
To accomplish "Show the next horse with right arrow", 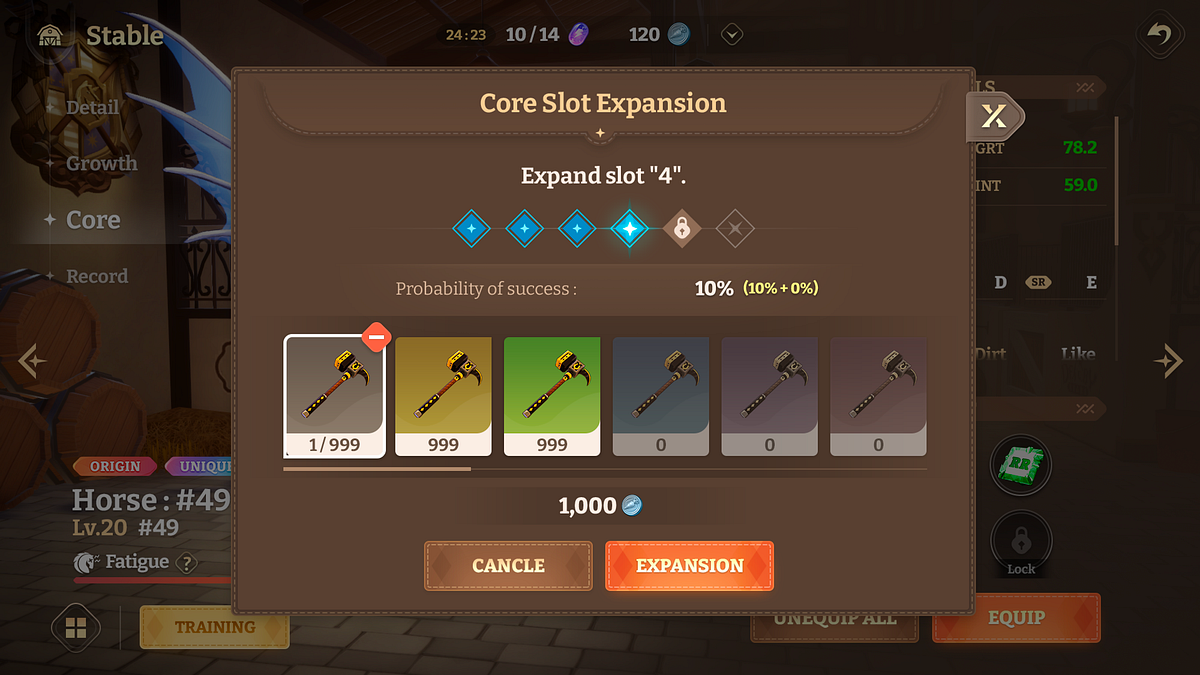I will click(x=1167, y=361).
